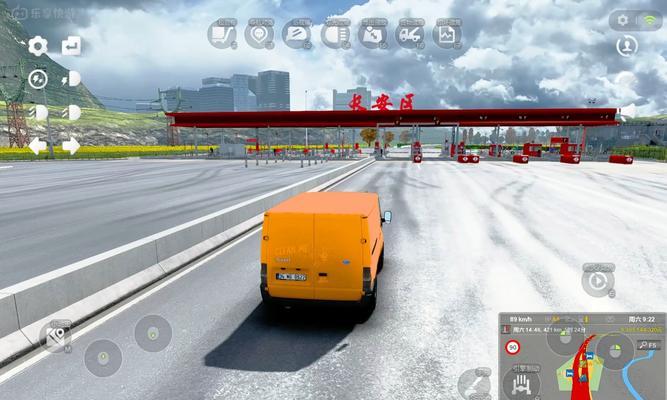The width and height of the screenshot is (667, 400).
Task: Turn on the right turn indicator arrow
Action: pyautogui.click(x=71, y=146)
